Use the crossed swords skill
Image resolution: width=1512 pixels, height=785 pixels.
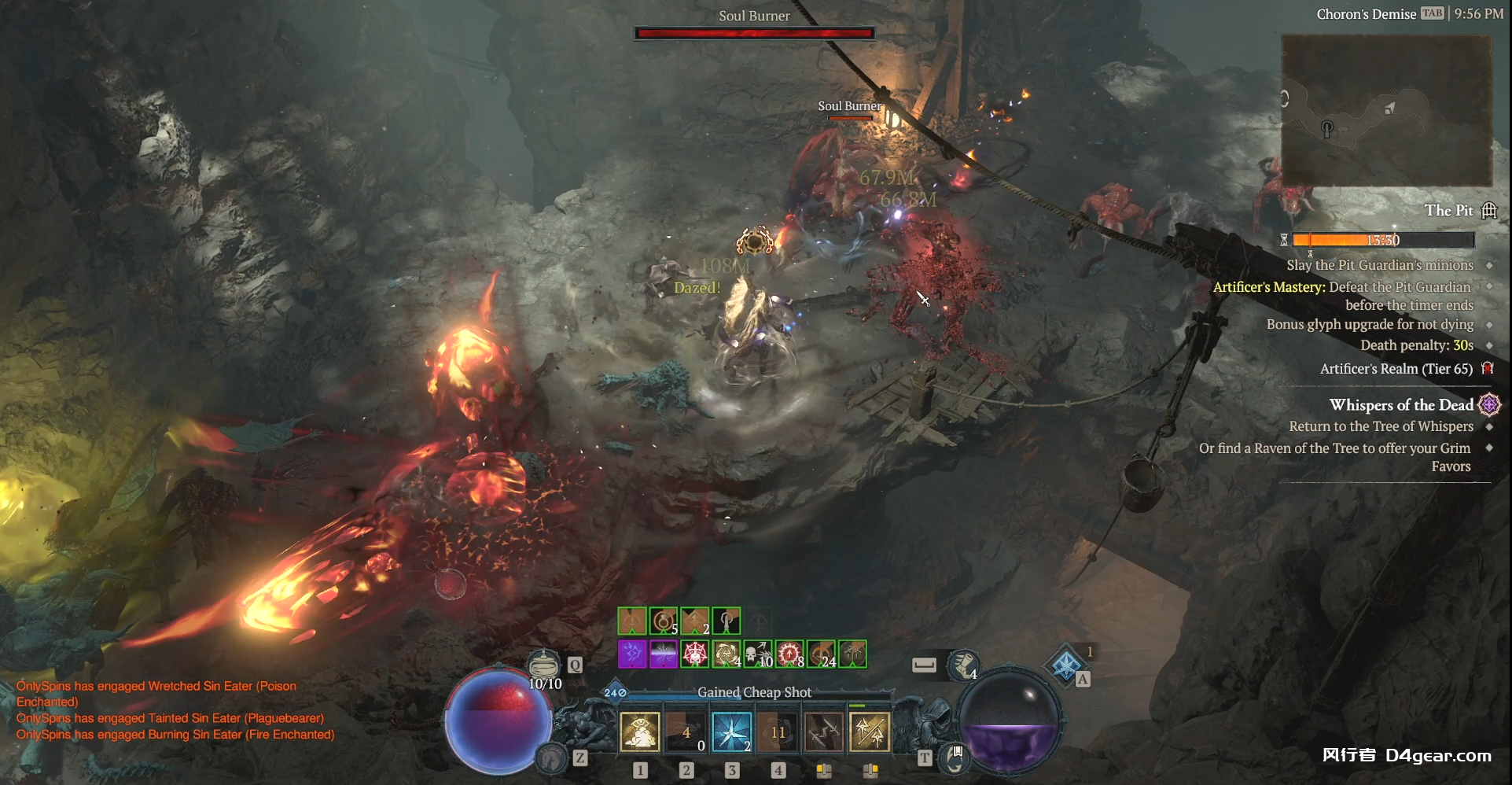[824, 732]
